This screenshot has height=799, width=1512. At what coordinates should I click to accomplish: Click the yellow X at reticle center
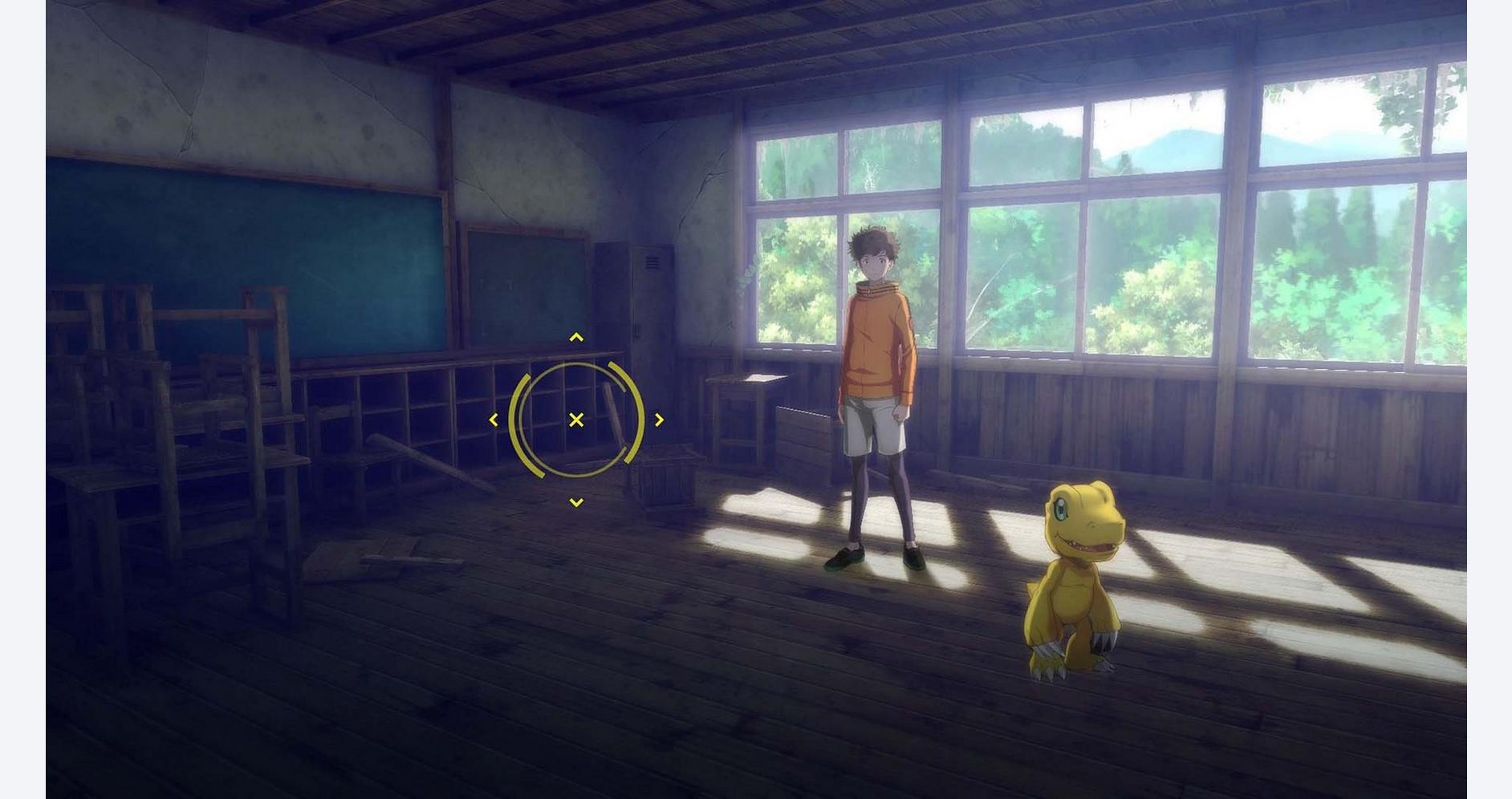click(576, 420)
